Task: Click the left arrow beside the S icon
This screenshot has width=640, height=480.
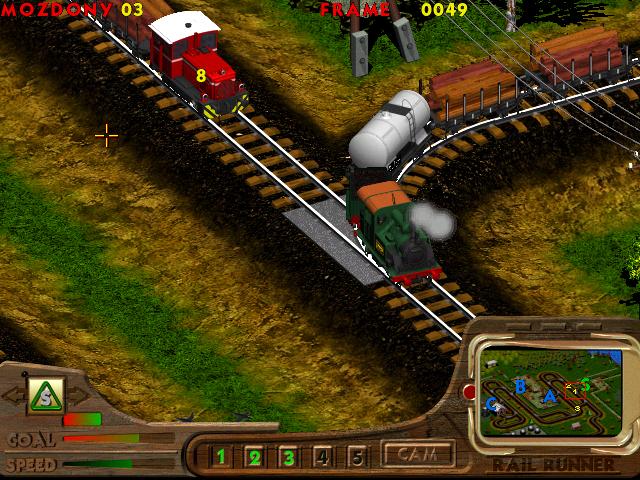Action: pos(12,395)
